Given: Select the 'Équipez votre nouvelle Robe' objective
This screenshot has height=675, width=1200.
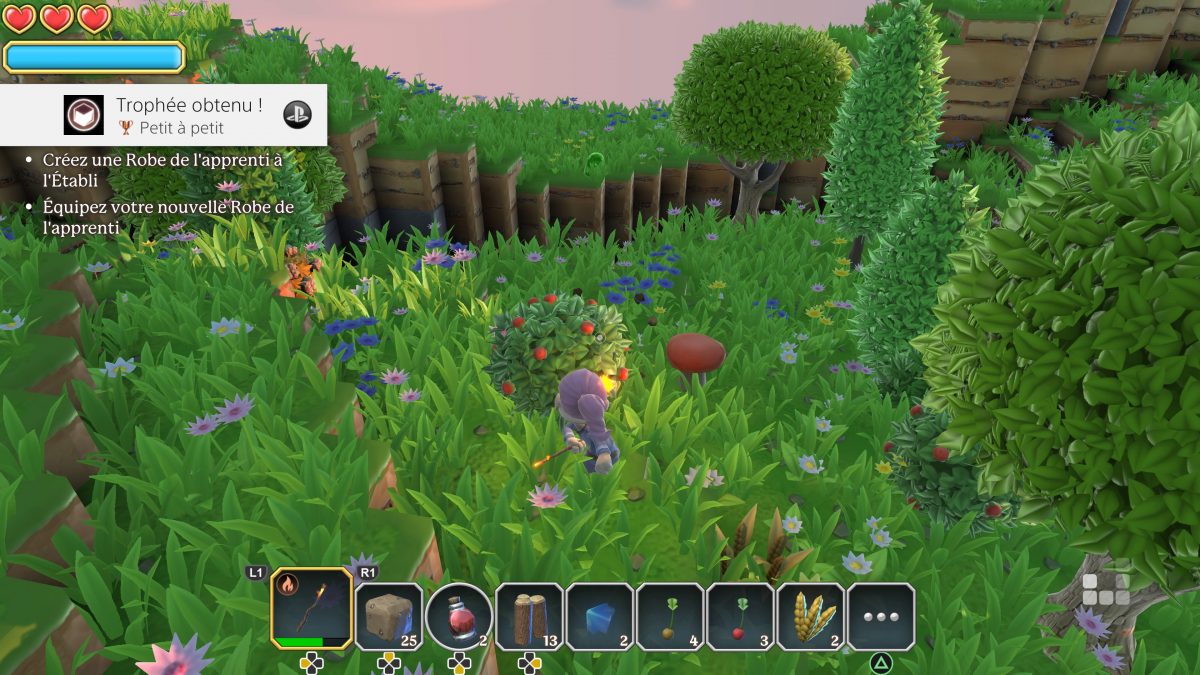Looking at the screenshot, I should tap(168, 217).
